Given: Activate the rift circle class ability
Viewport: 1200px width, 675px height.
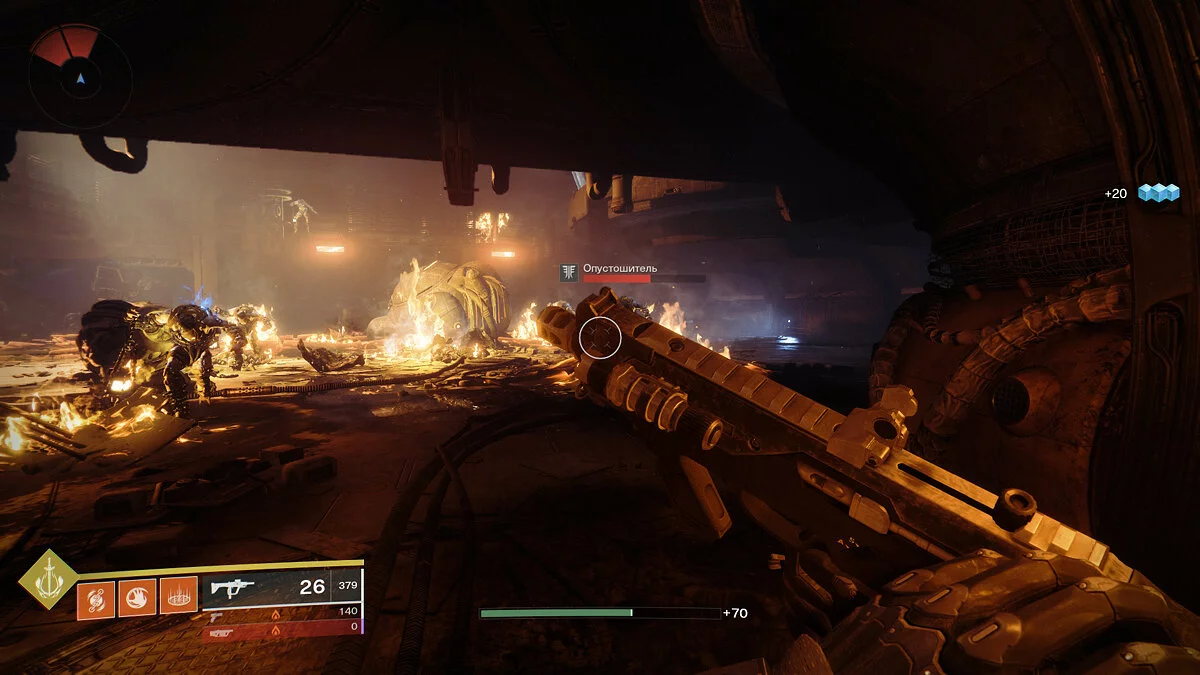Looking at the screenshot, I should (x=178, y=598).
